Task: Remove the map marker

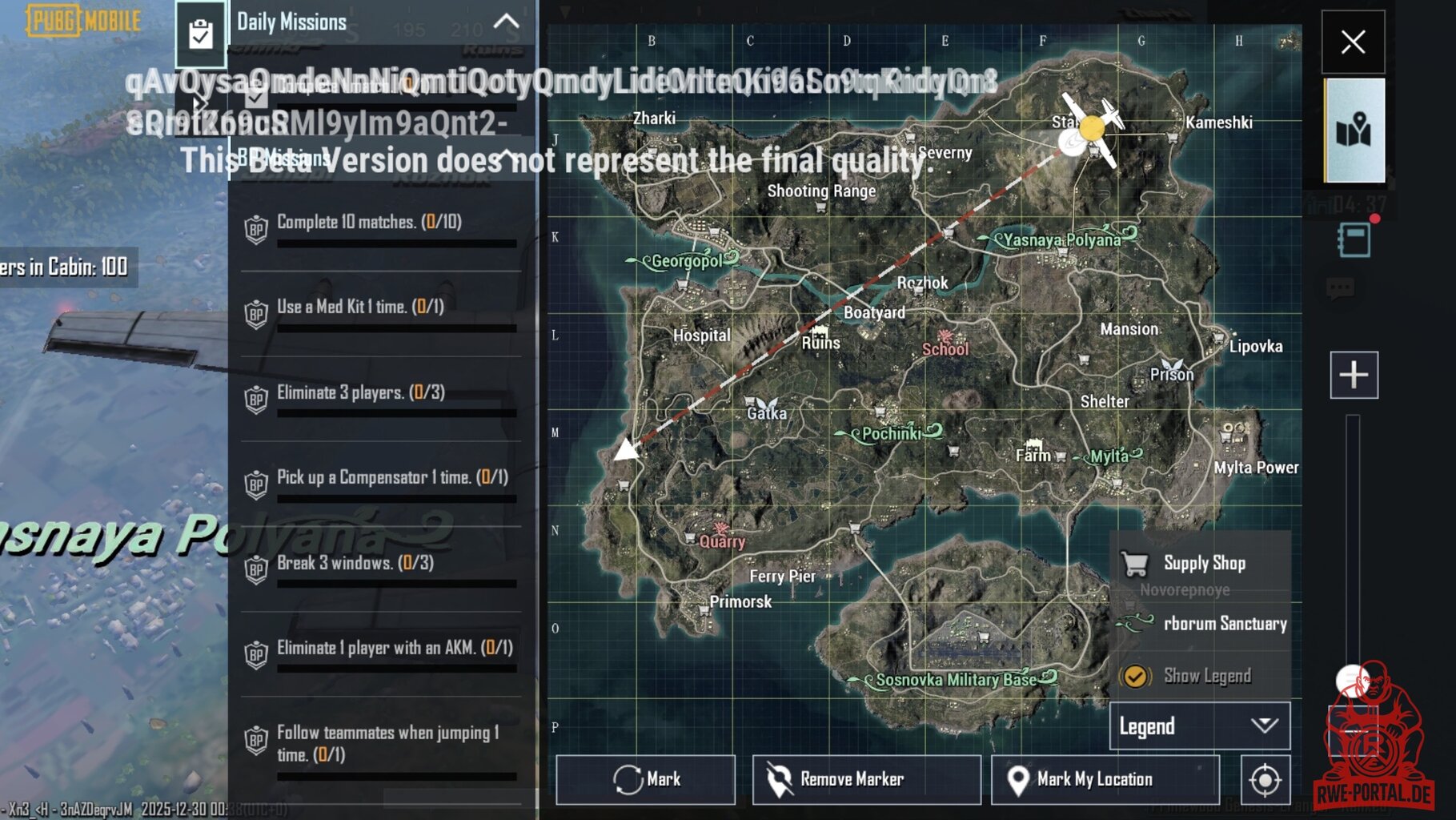Action: click(x=866, y=779)
